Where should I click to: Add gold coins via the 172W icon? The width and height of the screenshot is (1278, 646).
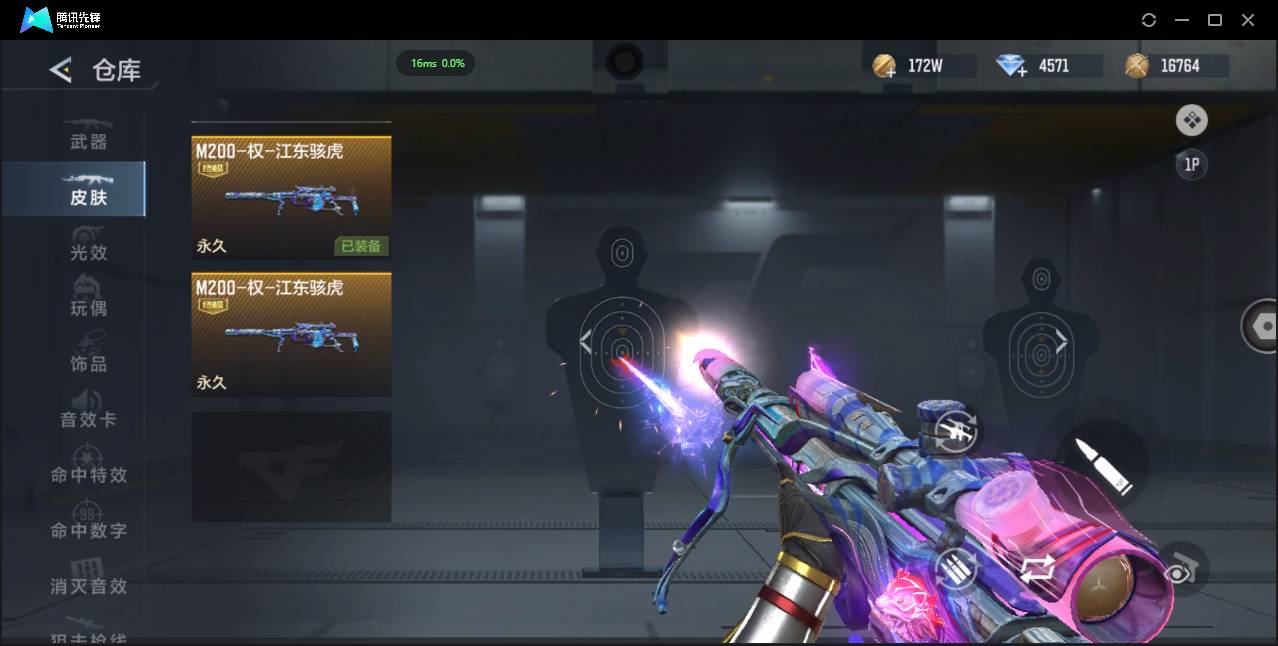pyautogui.click(x=884, y=67)
